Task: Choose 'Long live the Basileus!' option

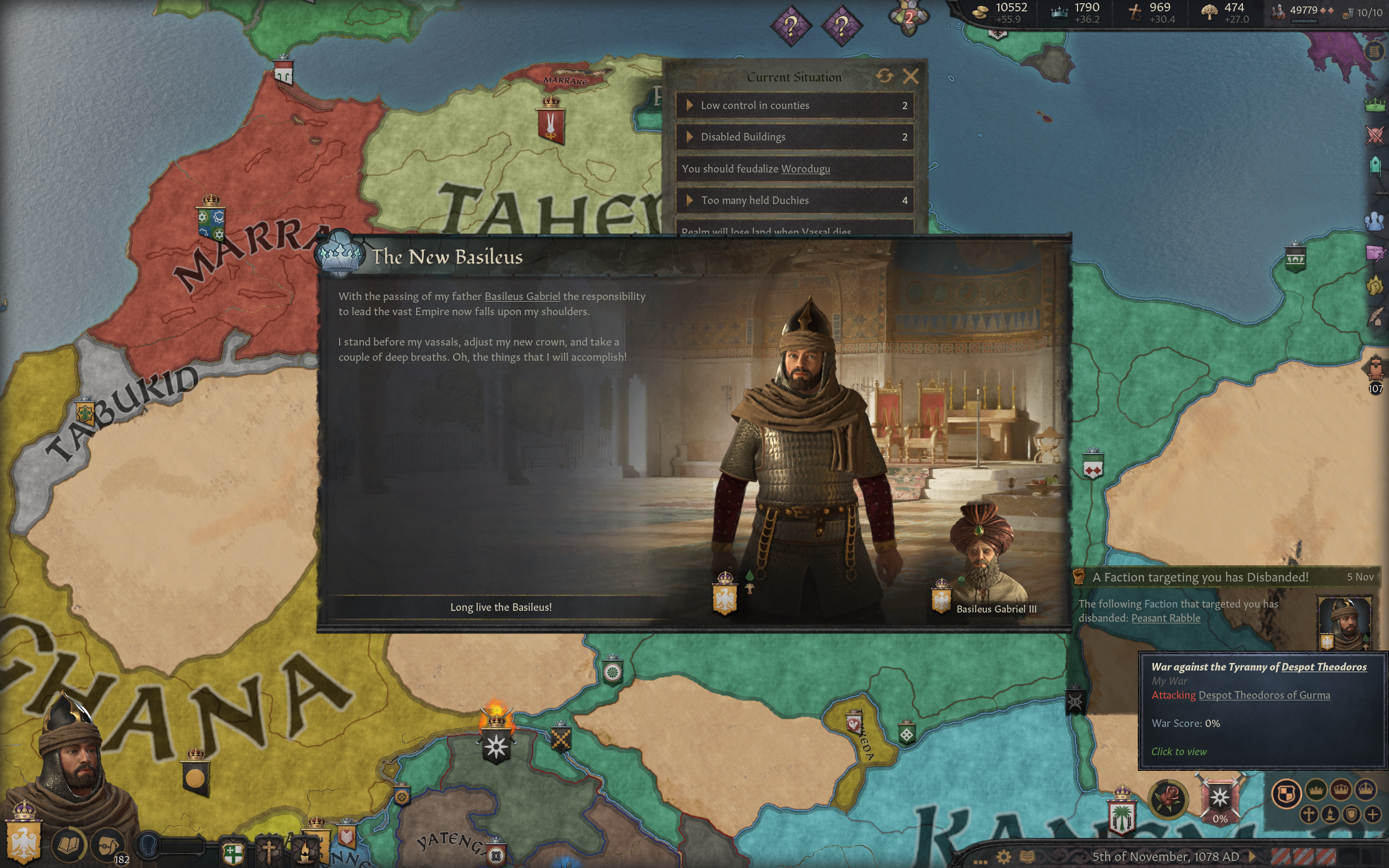Action: 500,607
